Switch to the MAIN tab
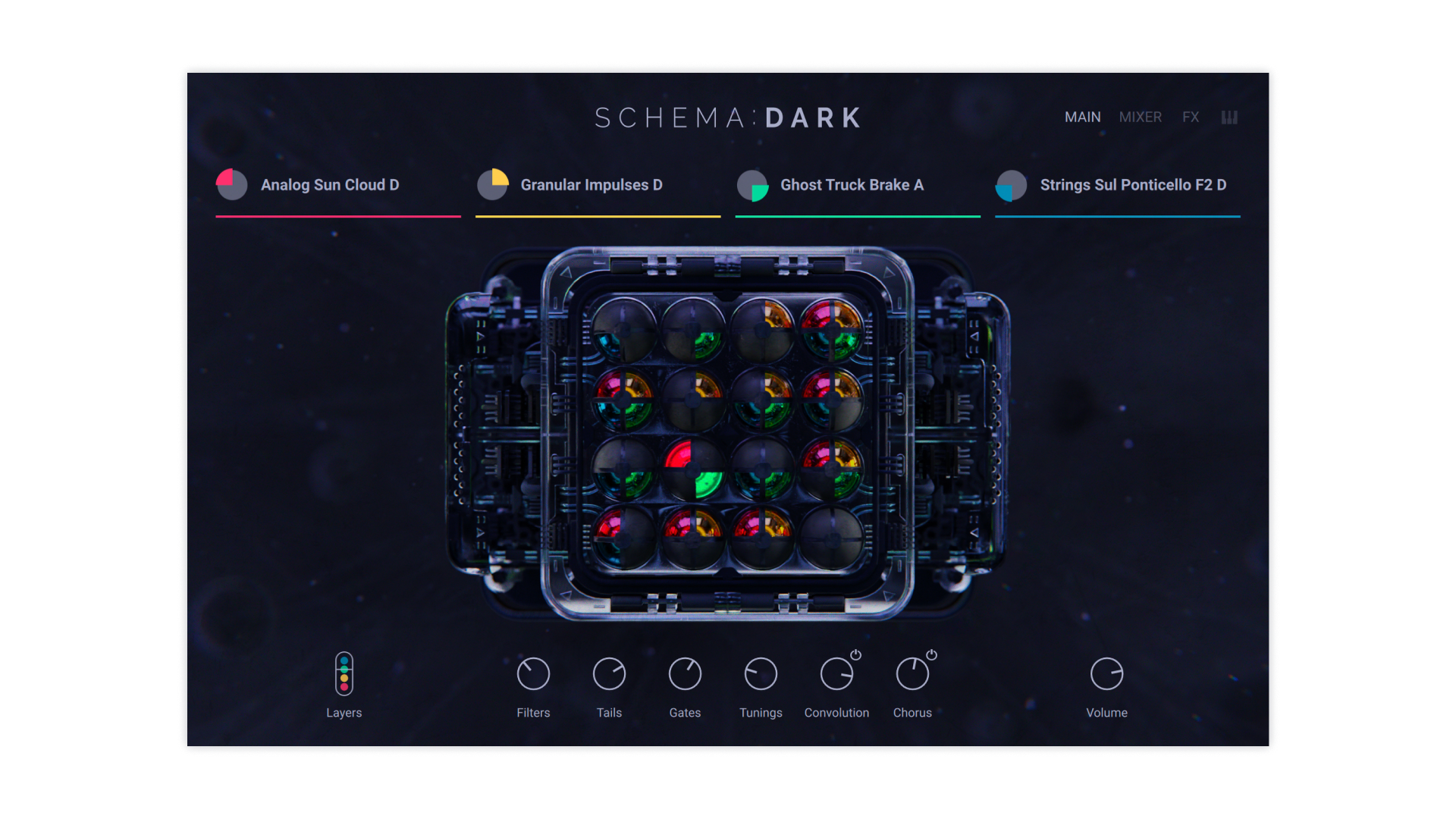This screenshot has width=1456, height=819. coord(1082,118)
